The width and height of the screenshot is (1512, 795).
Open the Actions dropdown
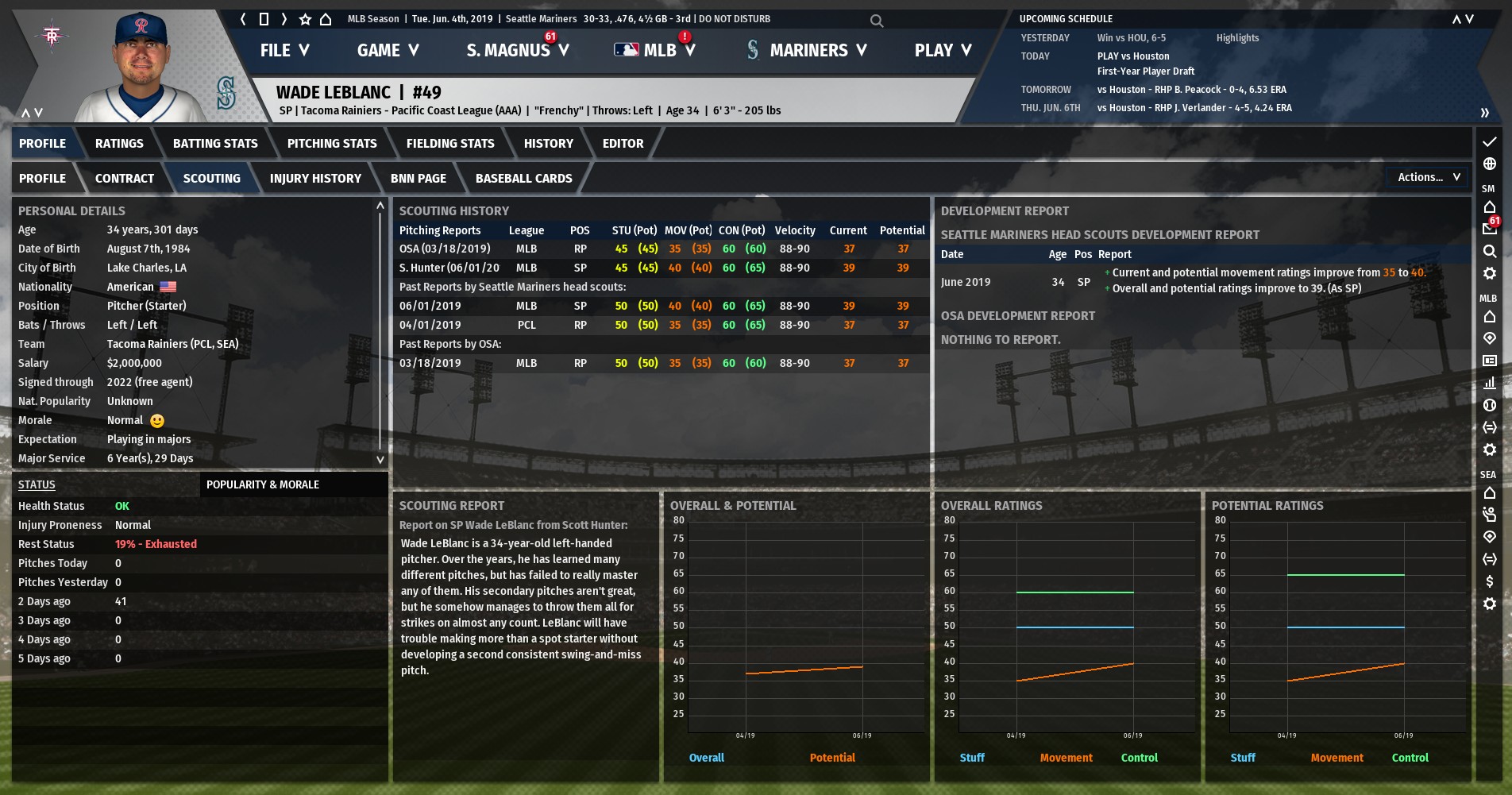(x=1428, y=177)
